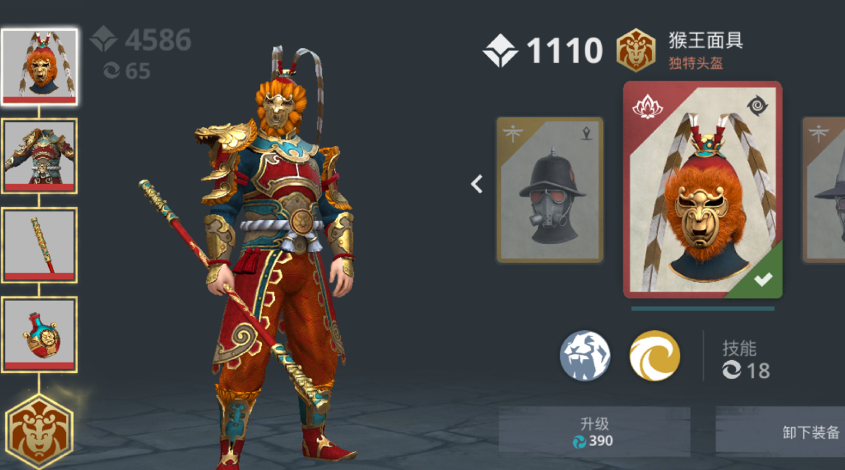Image resolution: width=845 pixels, height=470 pixels.
Task: Select the black gas mask helmet card
Action: click(550, 190)
